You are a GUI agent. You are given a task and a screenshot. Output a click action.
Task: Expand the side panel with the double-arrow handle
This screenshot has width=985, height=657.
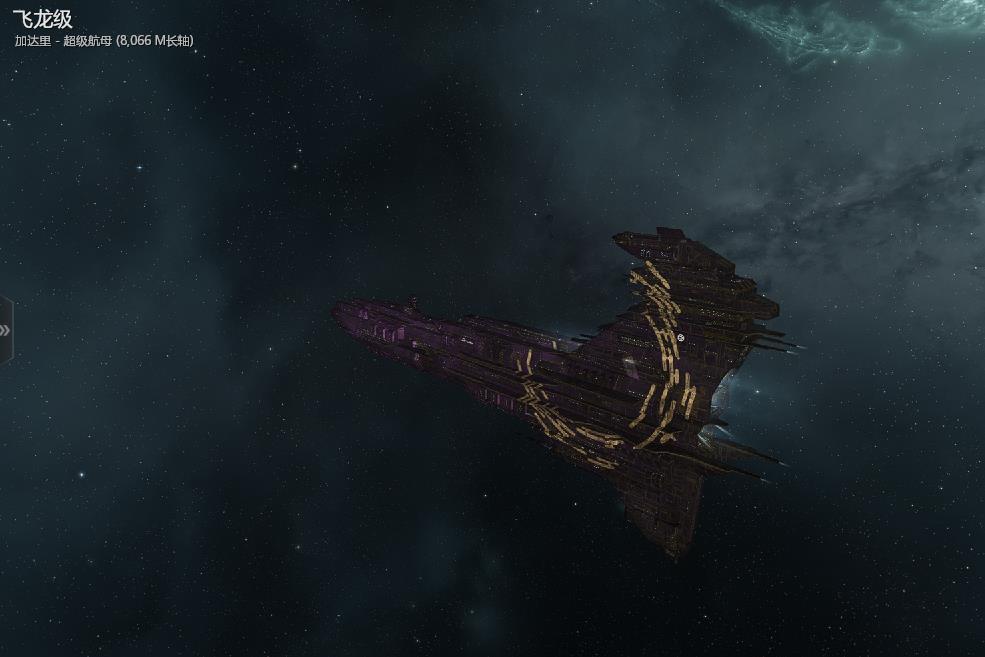tap(5, 330)
